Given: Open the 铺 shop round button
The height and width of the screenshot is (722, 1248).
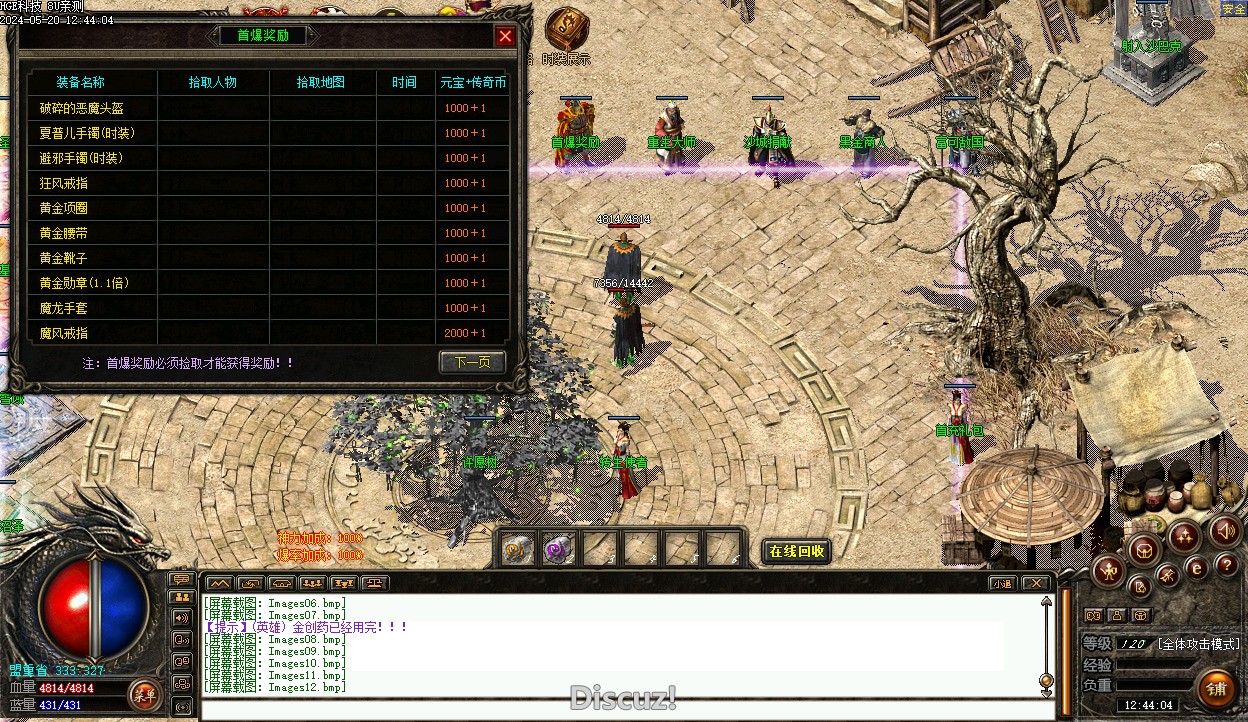Looking at the screenshot, I should 1216,688.
